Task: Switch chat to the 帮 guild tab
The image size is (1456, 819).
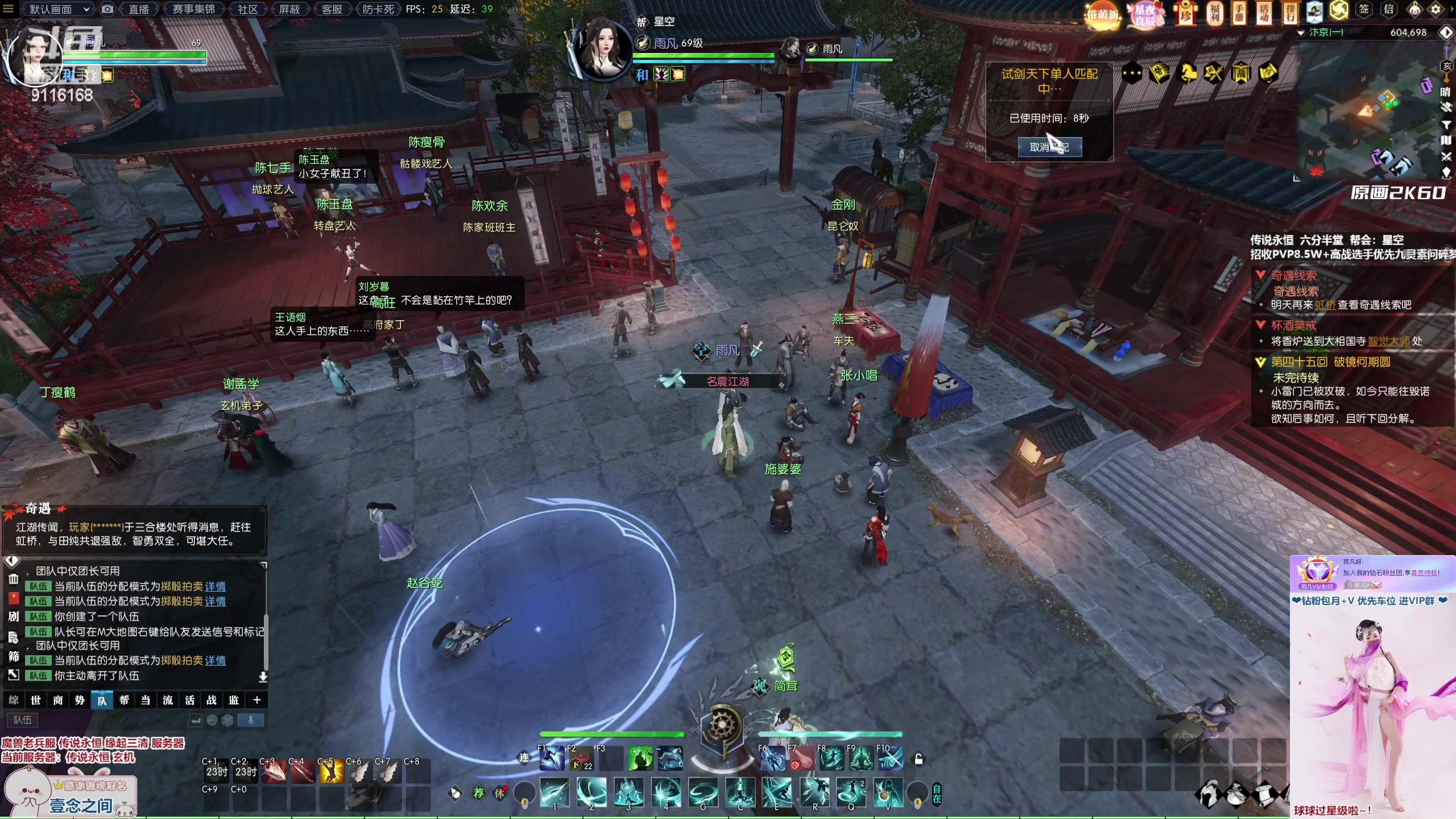Action: (x=124, y=700)
